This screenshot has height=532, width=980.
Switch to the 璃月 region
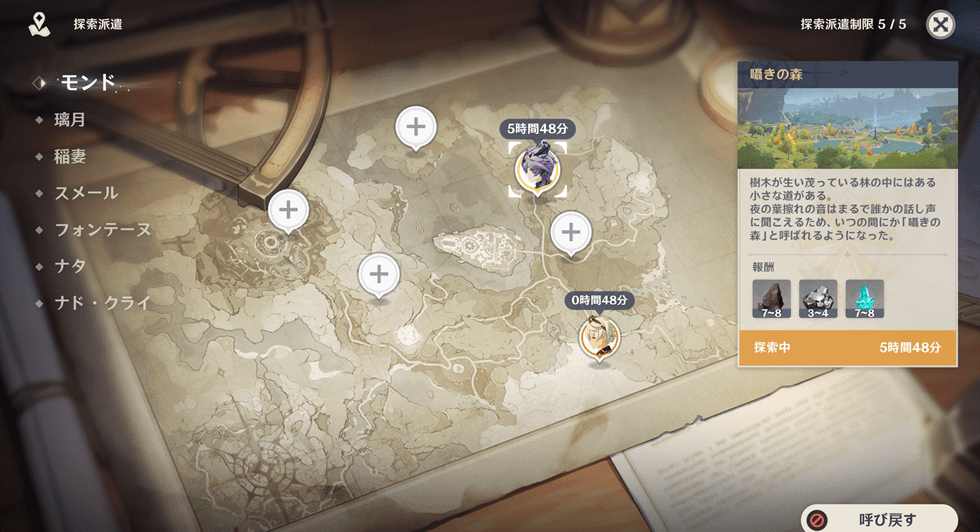[70, 119]
